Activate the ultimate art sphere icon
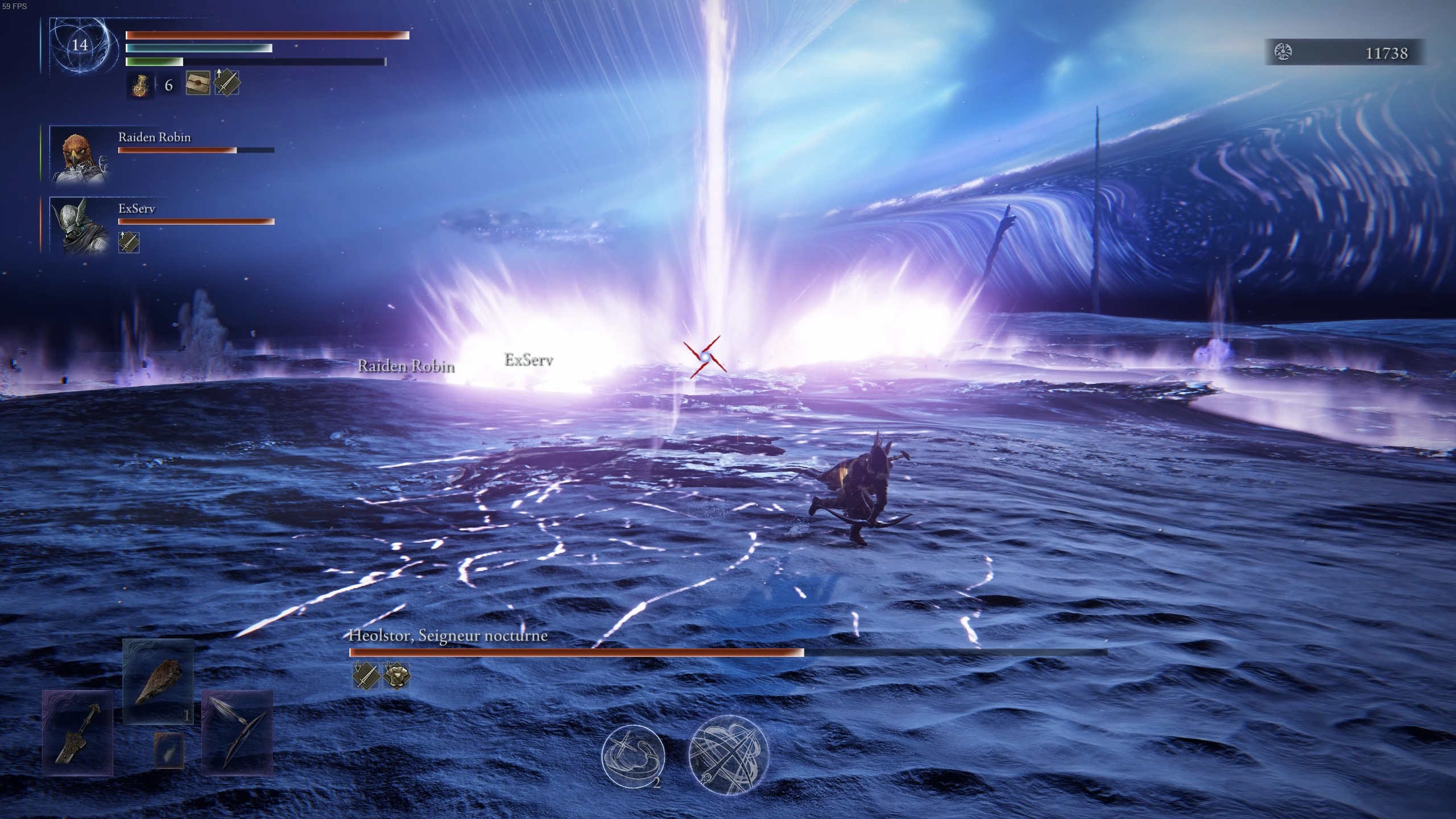The height and width of the screenshot is (819, 1456). click(729, 755)
